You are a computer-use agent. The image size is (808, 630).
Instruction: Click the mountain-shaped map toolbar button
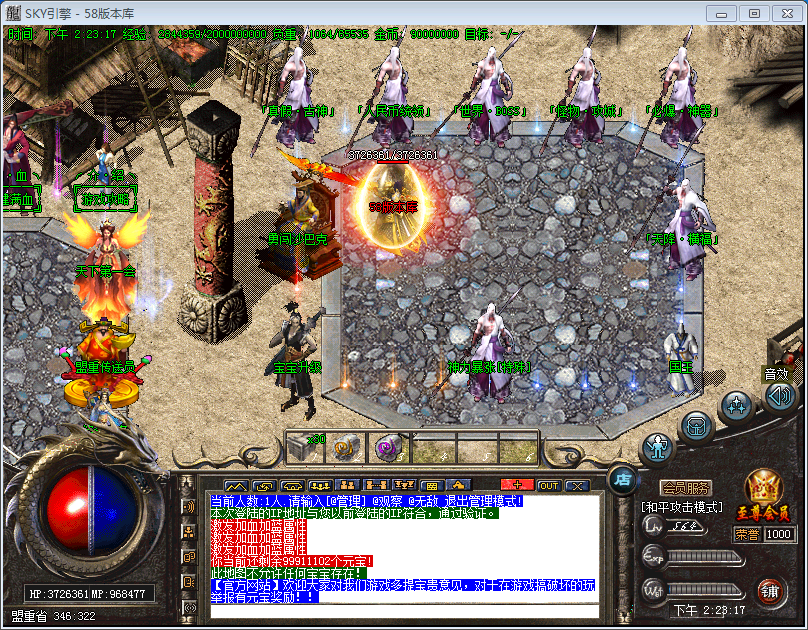tap(235, 486)
